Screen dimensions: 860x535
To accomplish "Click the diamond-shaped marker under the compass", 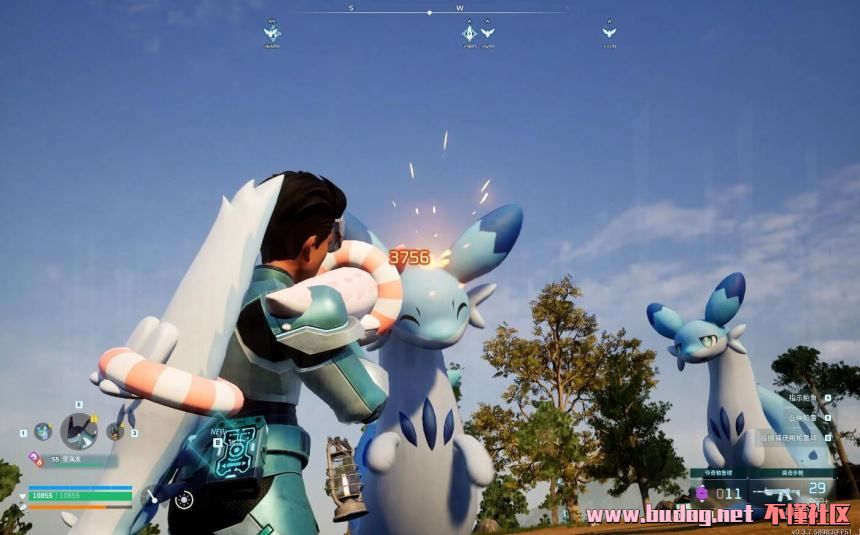I will pyautogui.click(x=469, y=33).
